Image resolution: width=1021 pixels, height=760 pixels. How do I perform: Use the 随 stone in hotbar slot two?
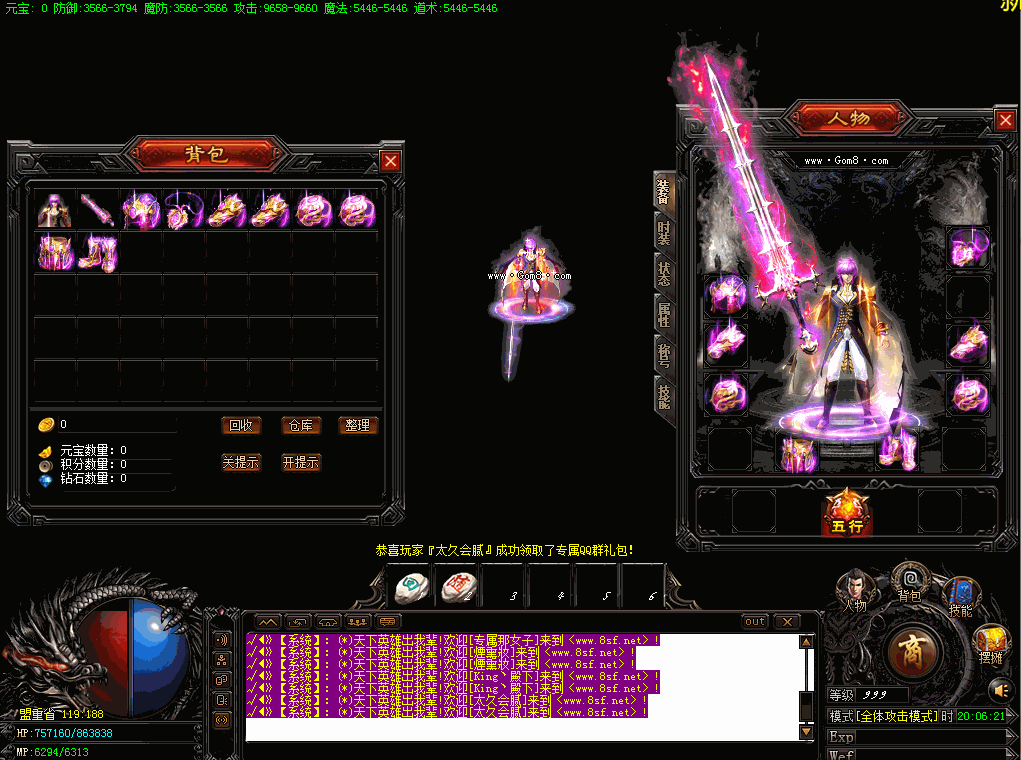click(x=458, y=587)
